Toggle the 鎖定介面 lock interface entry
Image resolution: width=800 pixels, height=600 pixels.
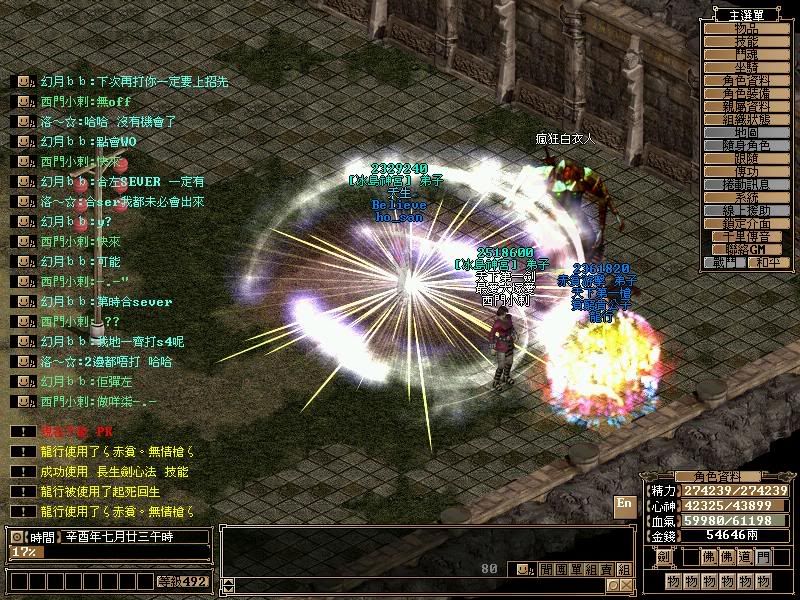tap(746, 223)
